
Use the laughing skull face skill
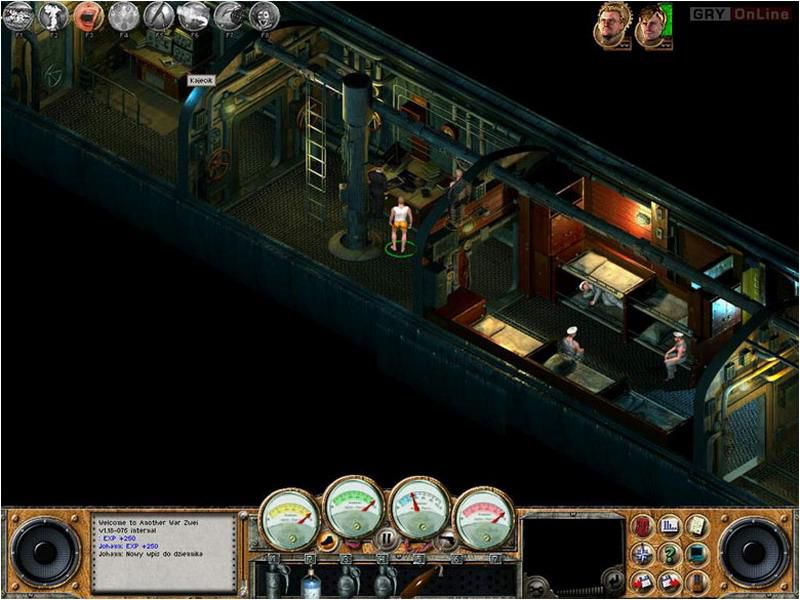pyautogui.click(x=264, y=16)
